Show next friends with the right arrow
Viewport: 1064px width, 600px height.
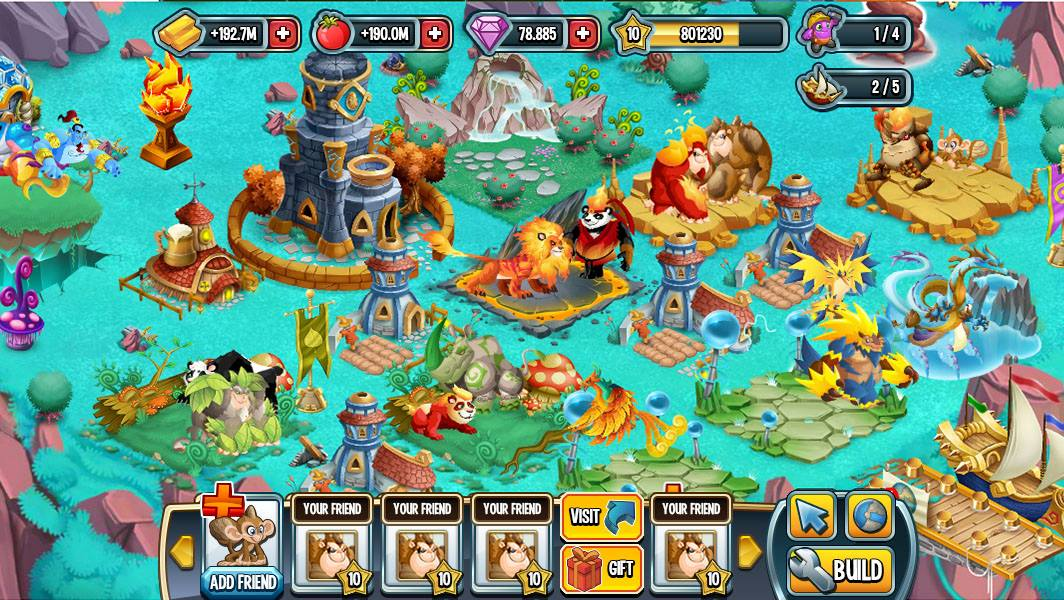(x=749, y=549)
